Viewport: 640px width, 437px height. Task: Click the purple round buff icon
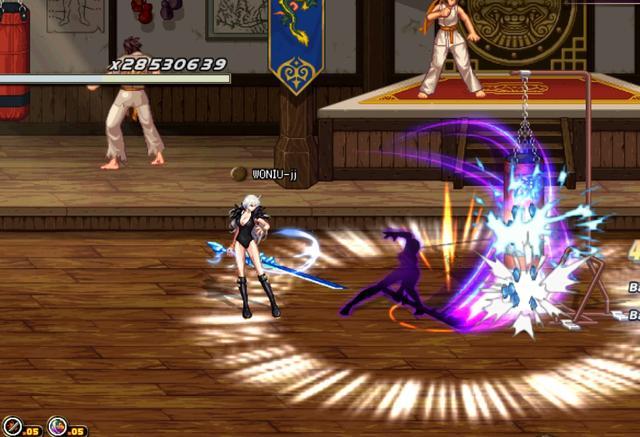pyautogui.click(x=58, y=427)
